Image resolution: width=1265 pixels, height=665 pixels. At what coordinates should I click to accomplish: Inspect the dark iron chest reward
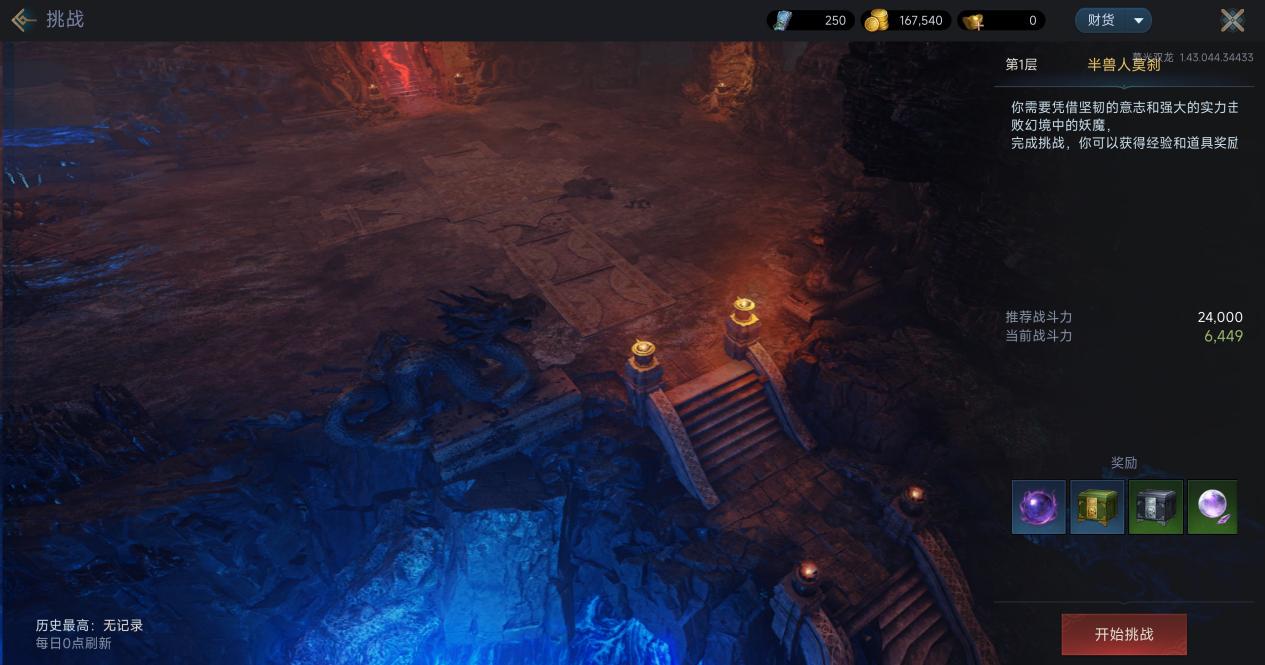click(x=1155, y=507)
